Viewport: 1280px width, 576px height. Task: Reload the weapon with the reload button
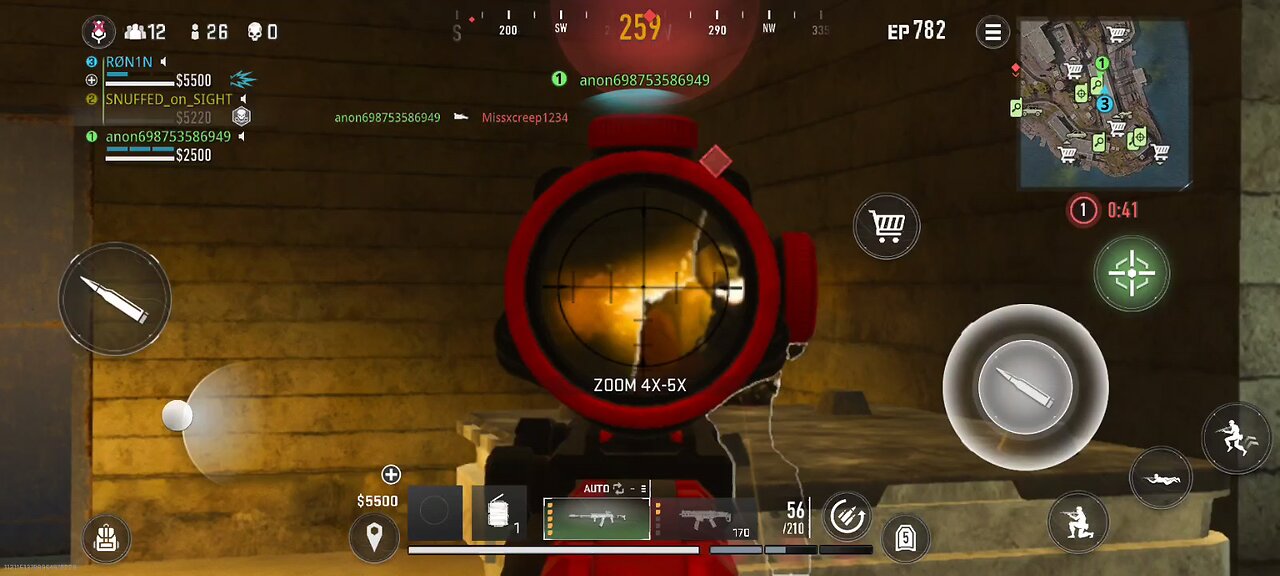coord(846,516)
